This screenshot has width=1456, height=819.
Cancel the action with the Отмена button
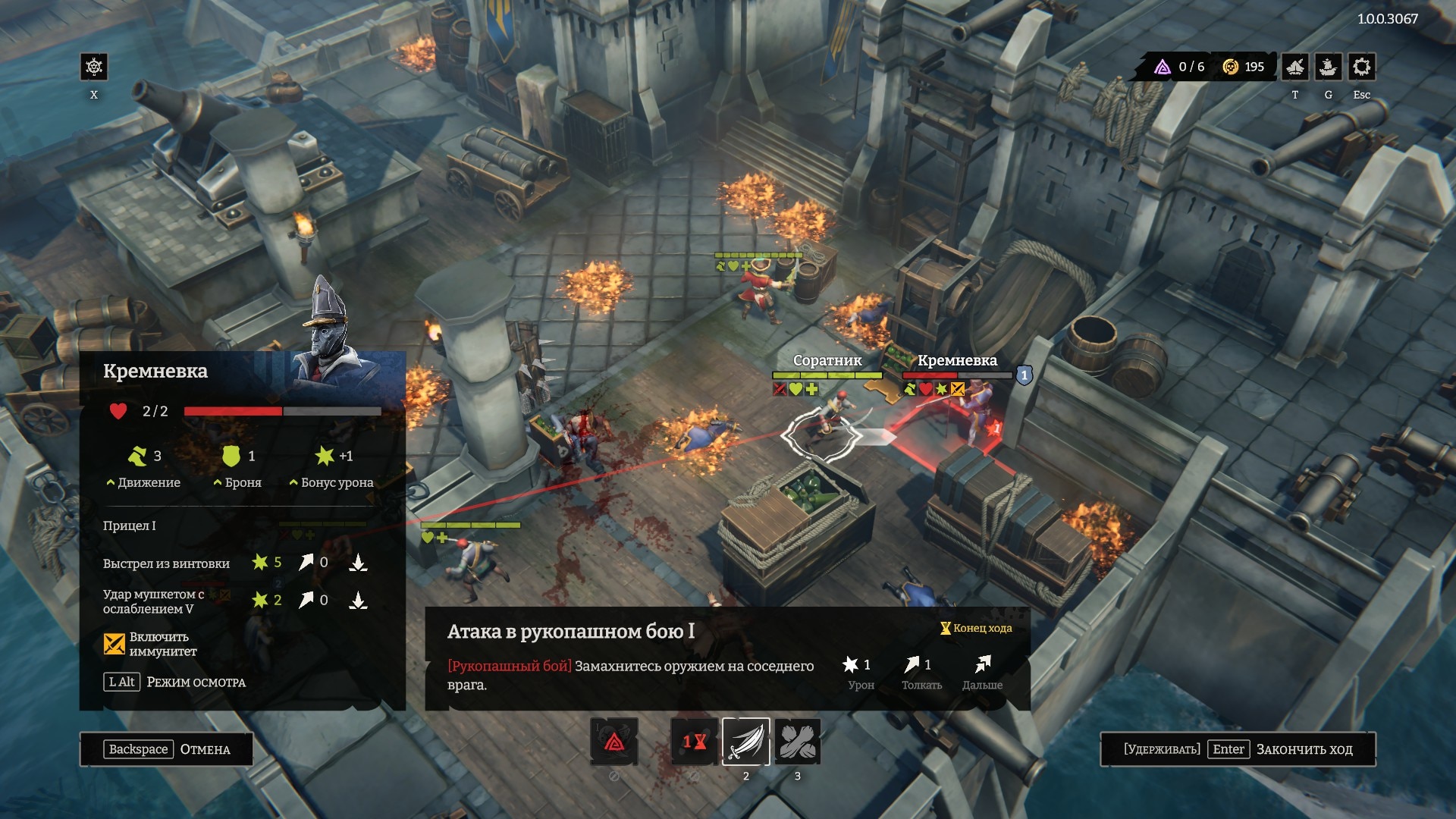point(167,749)
